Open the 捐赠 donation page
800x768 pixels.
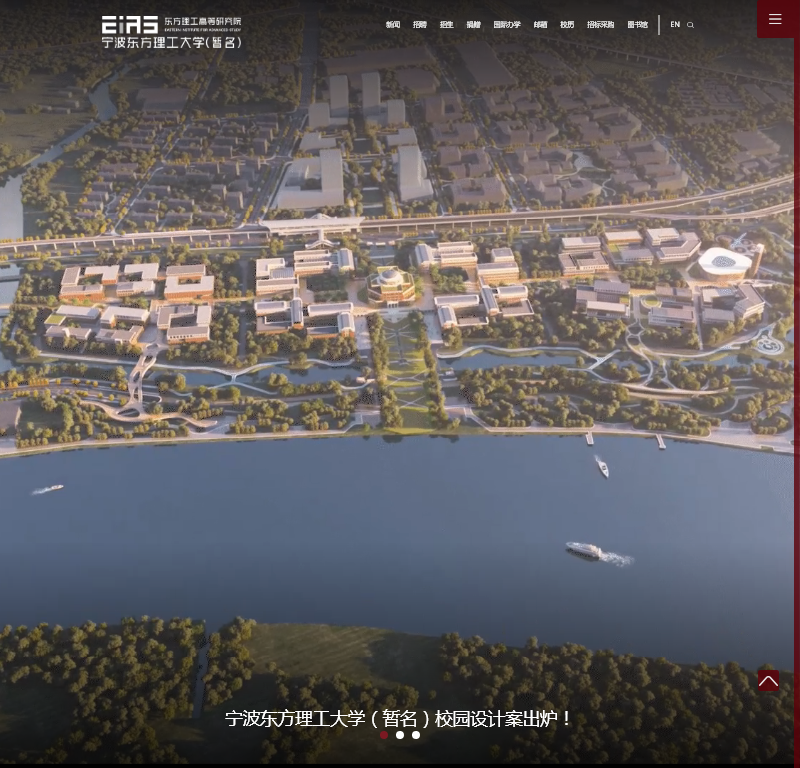[x=473, y=25]
